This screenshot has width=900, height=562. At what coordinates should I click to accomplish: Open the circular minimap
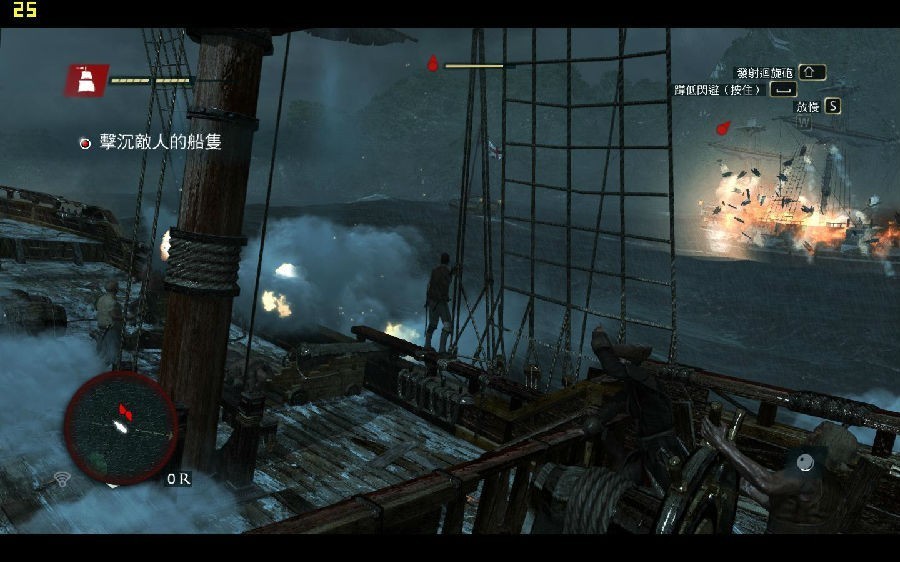click(121, 425)
